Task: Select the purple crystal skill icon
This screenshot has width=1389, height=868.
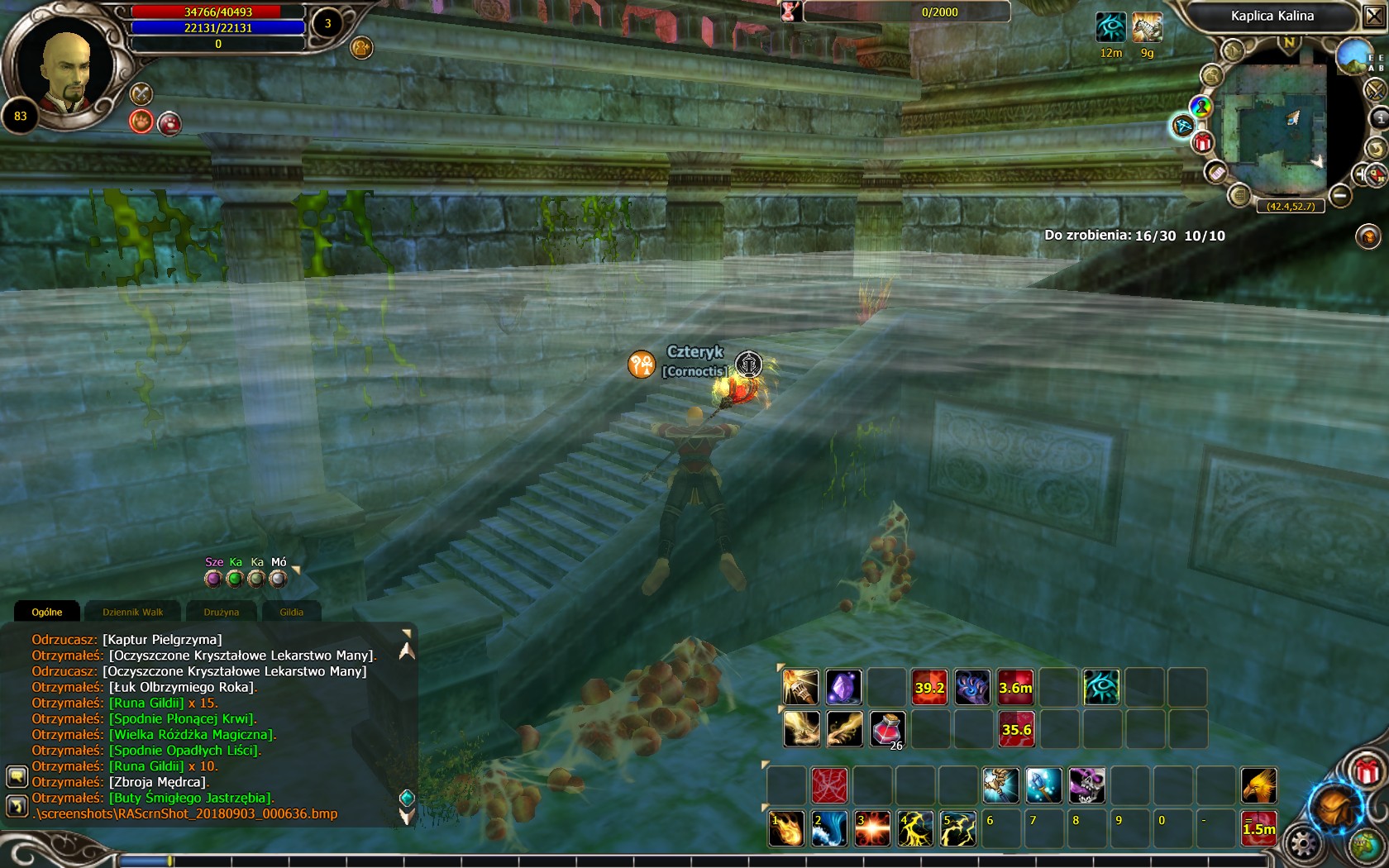Action: tap(843, 687)
